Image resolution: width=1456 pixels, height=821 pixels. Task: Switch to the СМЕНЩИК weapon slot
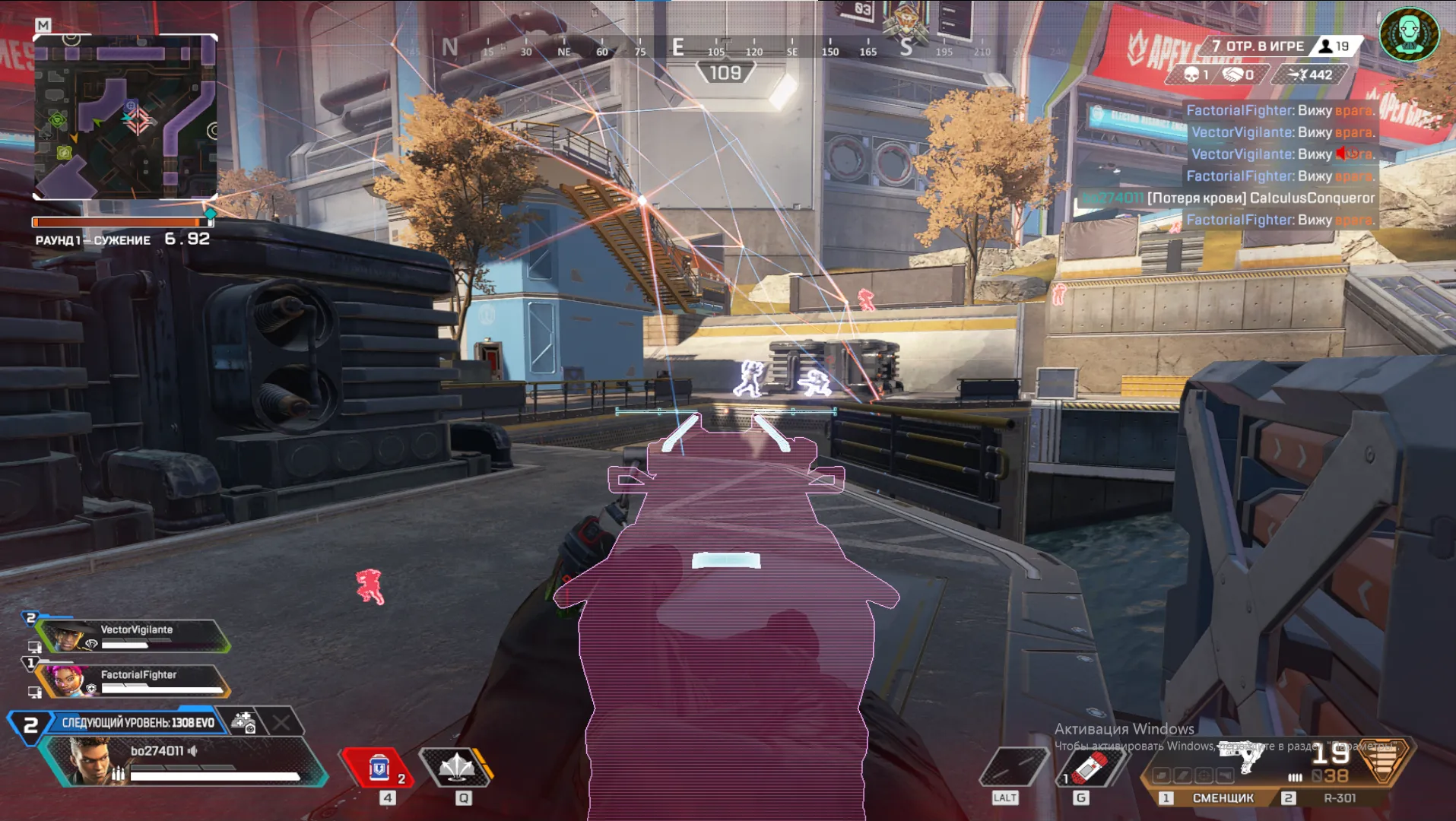click(1223, 798)
